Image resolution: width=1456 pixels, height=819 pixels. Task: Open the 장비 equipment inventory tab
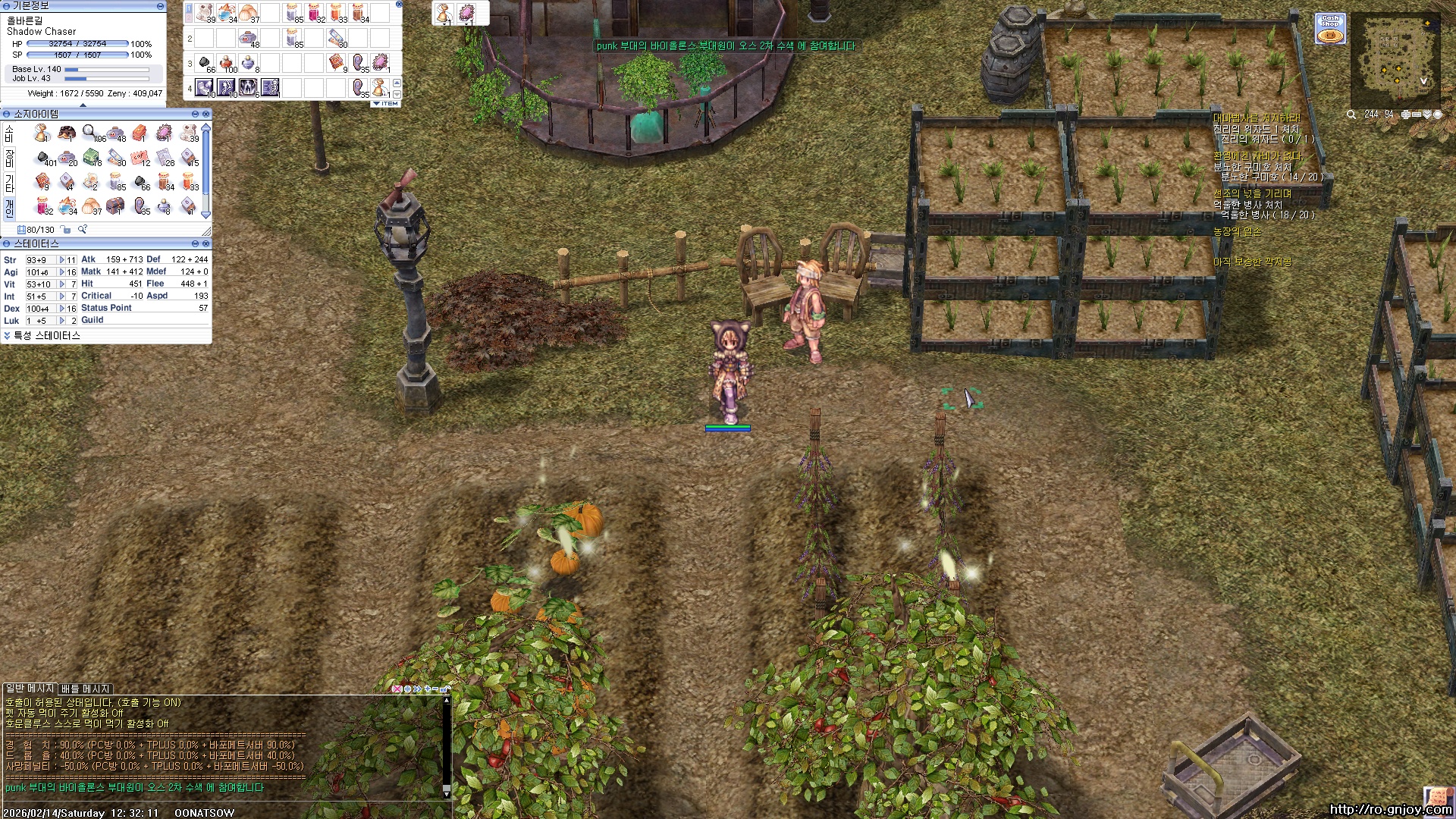coord(9,158)
